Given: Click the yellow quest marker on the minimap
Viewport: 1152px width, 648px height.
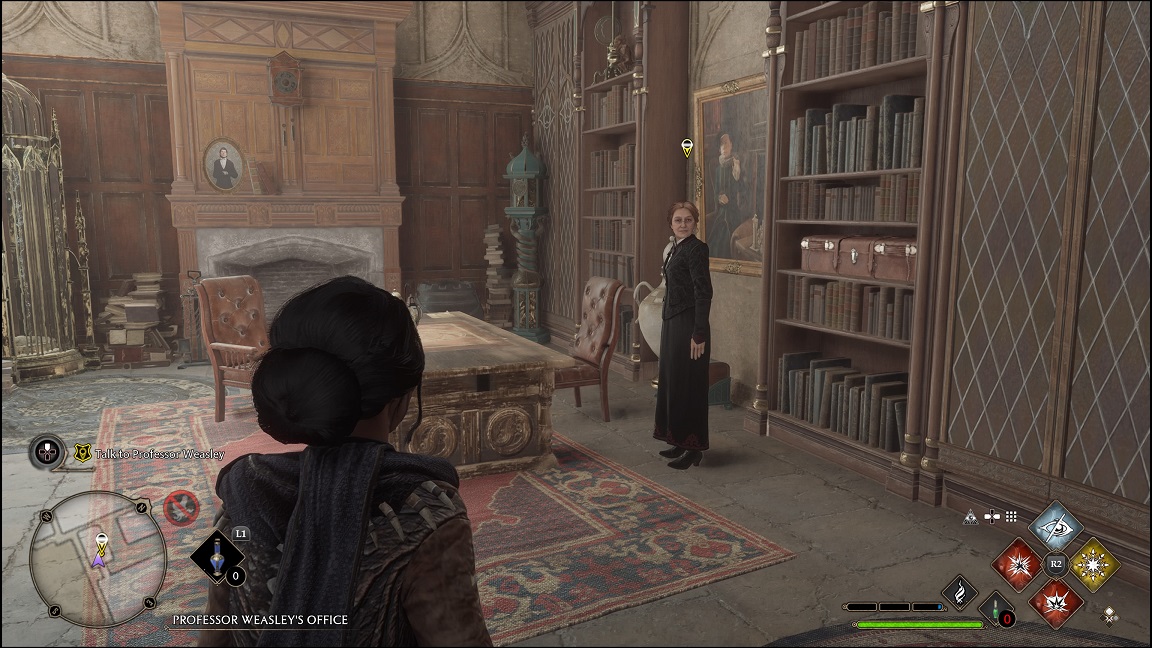Looking at the screenshot, I should pos(100,542).
